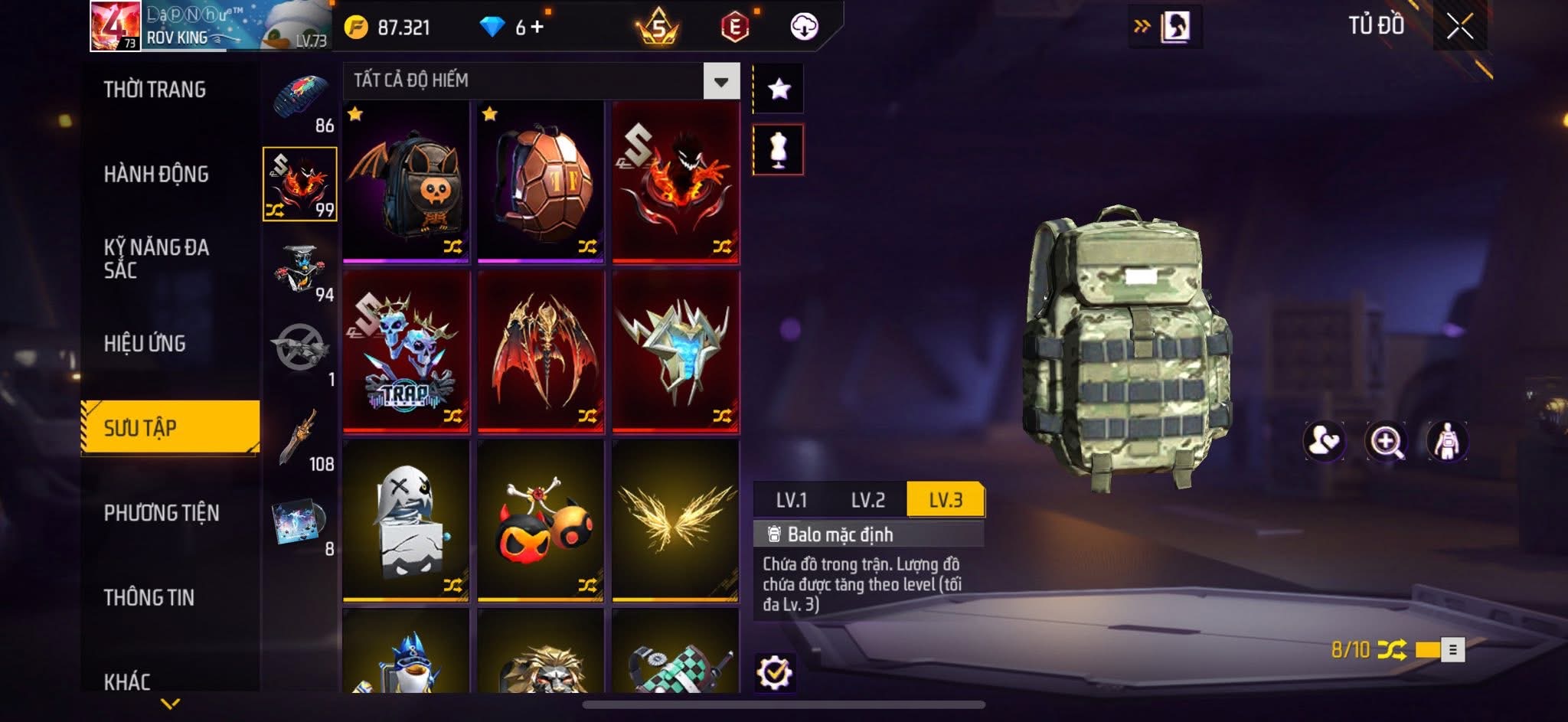Open the parachute skins subcategory
Image resolution: width=1568 pixels, height=722 pixels.
(301, 99)
